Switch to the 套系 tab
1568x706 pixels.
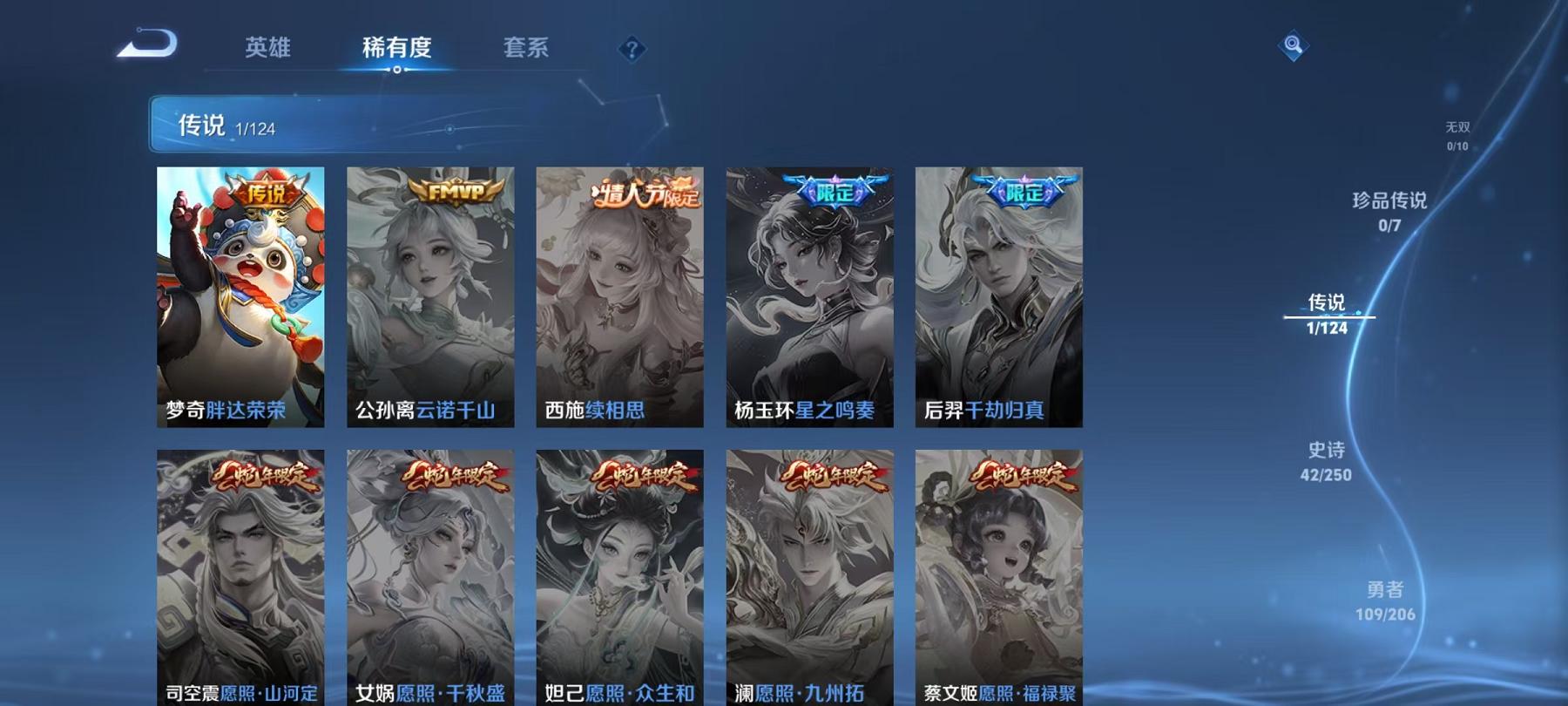[x=526, y=50]
